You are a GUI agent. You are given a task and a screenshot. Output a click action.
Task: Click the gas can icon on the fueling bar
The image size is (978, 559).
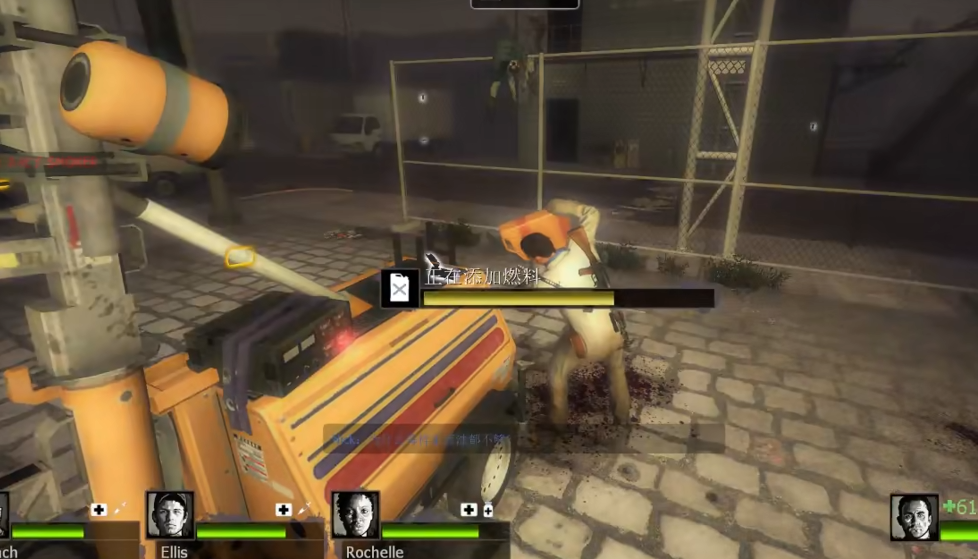(399, 288)
